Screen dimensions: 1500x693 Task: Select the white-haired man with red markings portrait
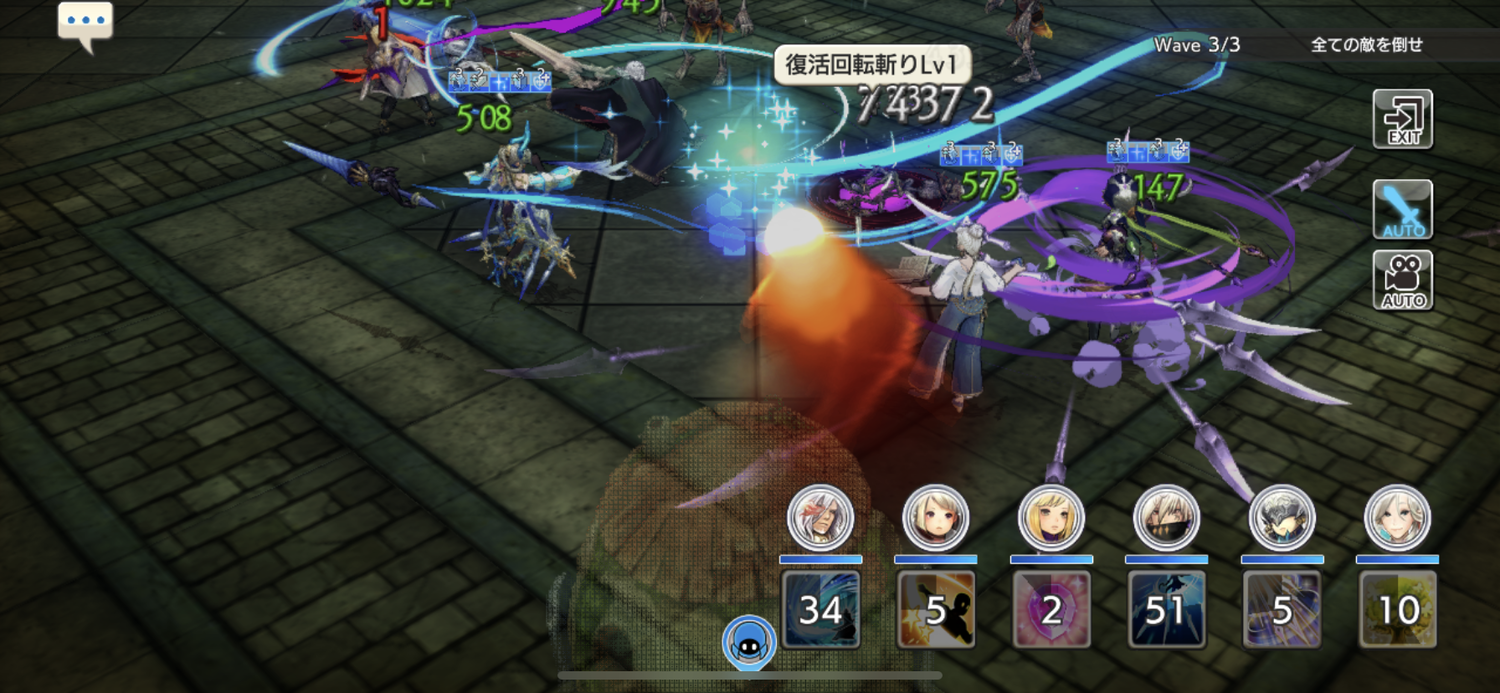click(x=820, y=517)
